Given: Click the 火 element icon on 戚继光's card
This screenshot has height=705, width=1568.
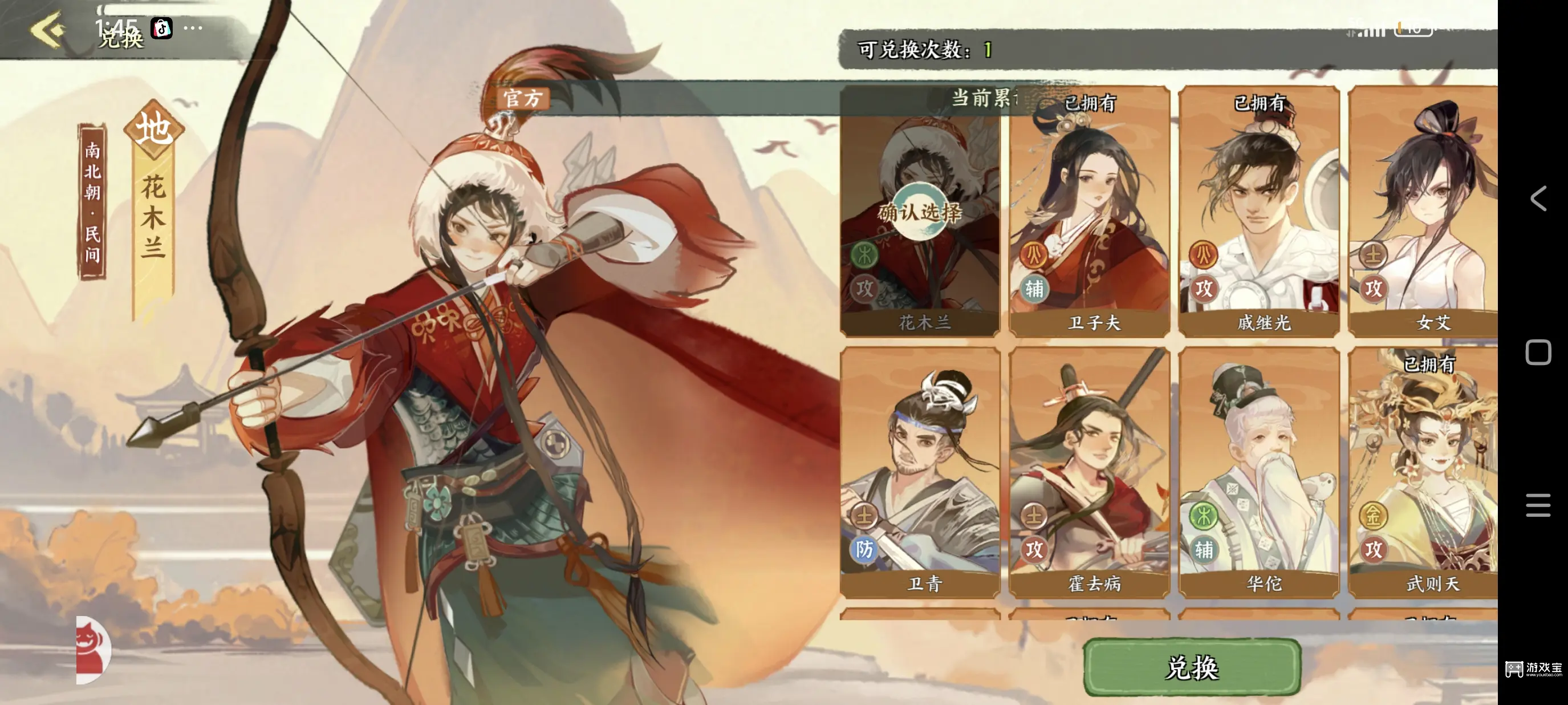Looking at the screenshot, I should tap(1204, 257).
